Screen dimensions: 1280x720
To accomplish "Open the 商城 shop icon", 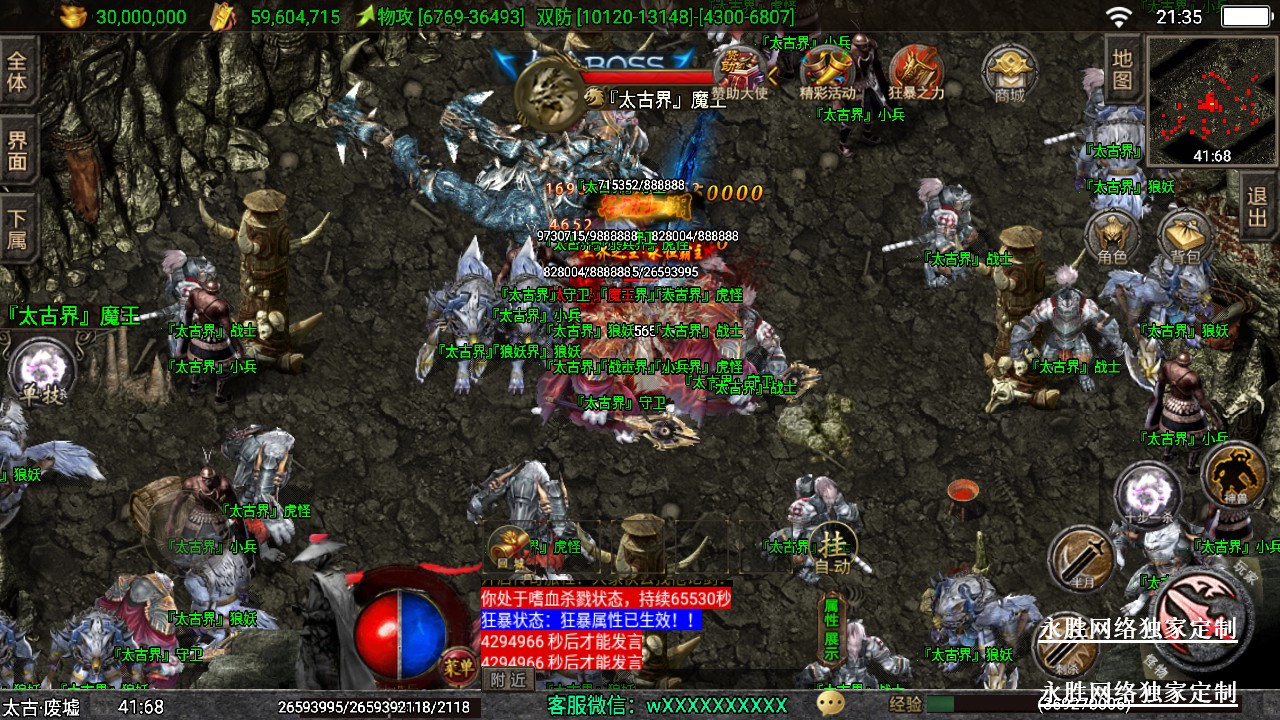I will click(1010, 72).
